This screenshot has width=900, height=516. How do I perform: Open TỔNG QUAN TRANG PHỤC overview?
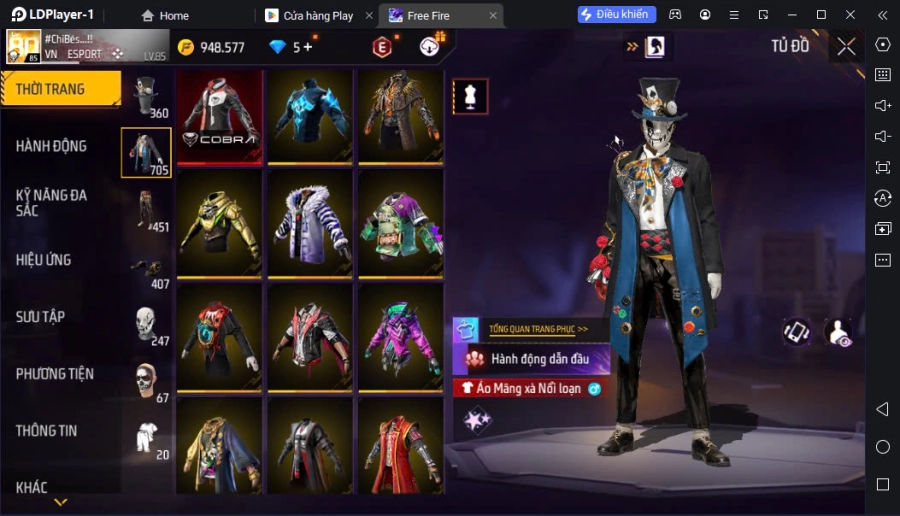537,328
